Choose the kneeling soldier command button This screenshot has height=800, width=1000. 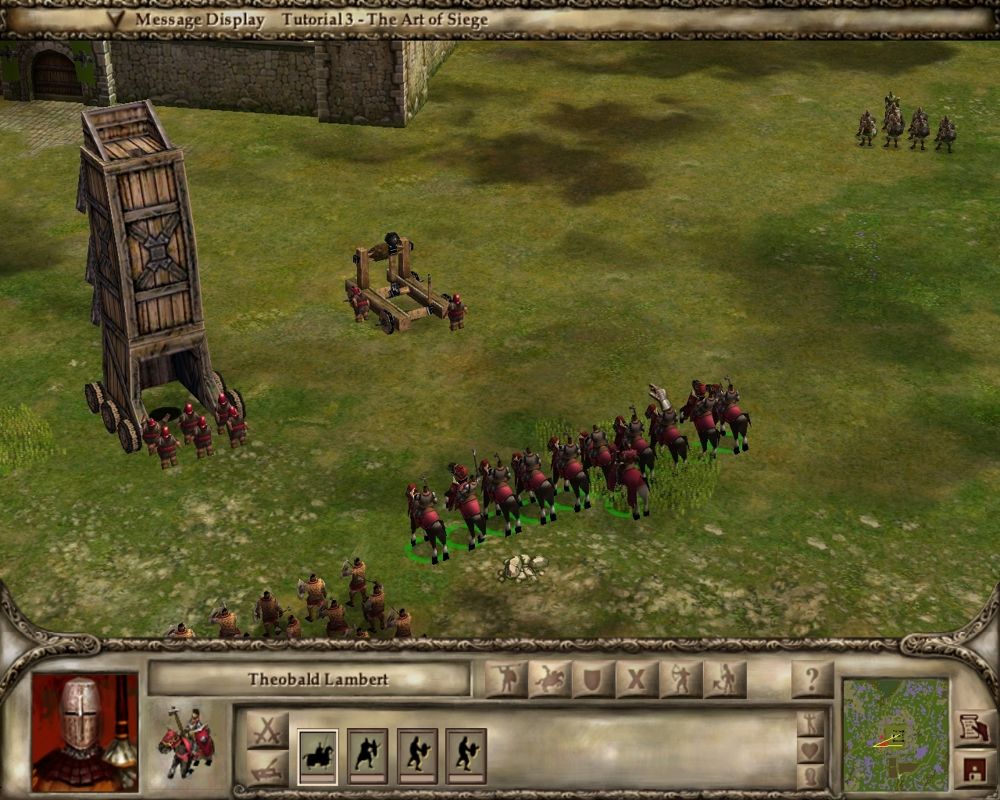point(725,680)
